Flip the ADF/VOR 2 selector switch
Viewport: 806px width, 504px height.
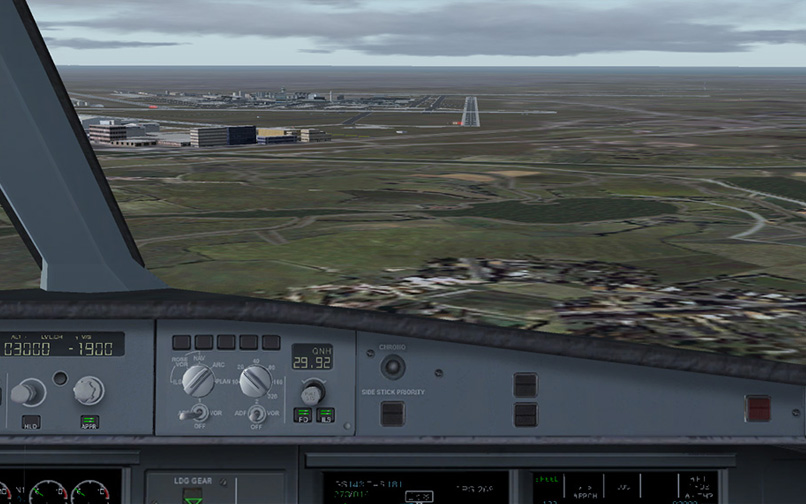point(256,412)
